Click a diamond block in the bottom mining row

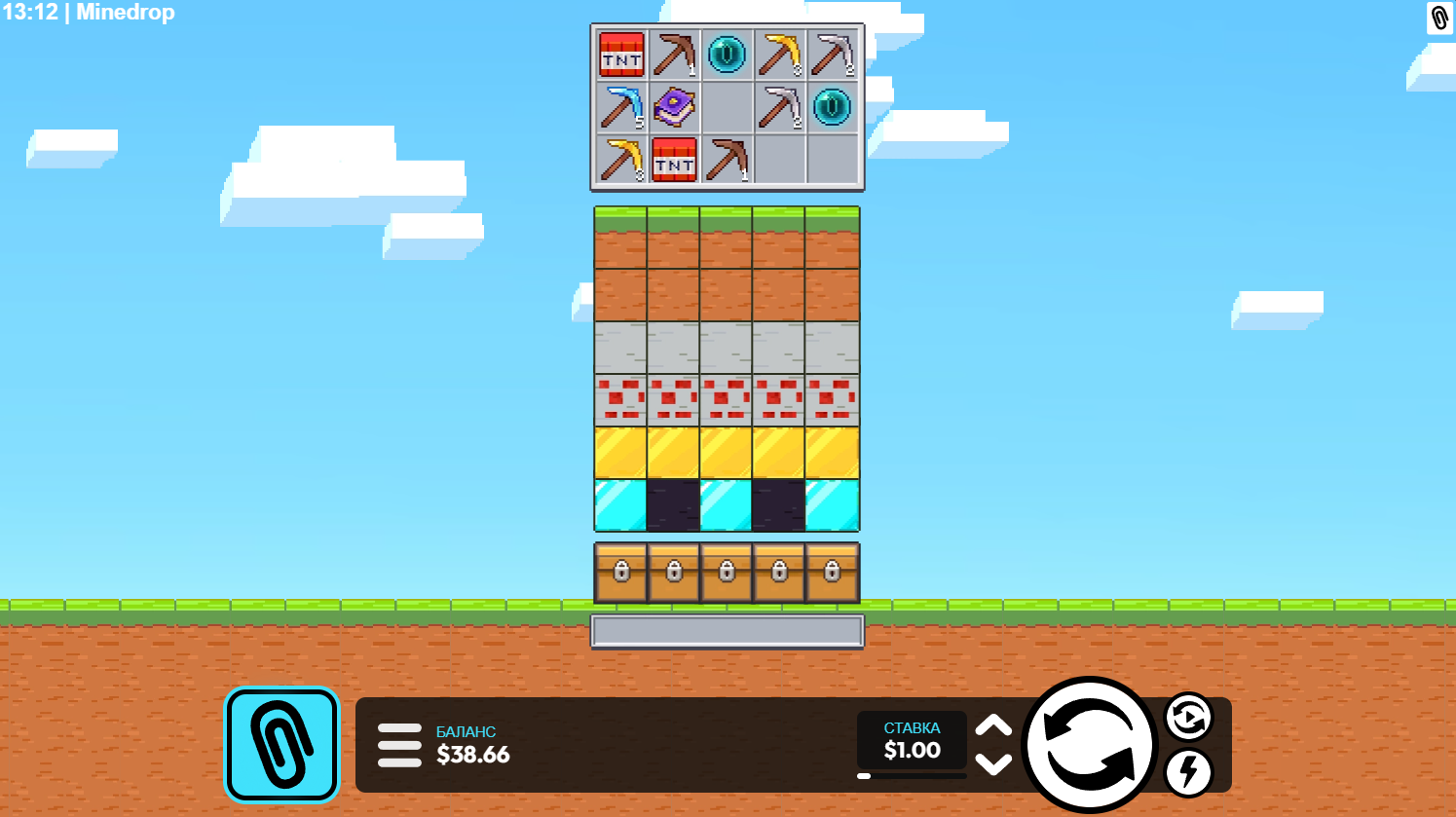tap(620, 504)
